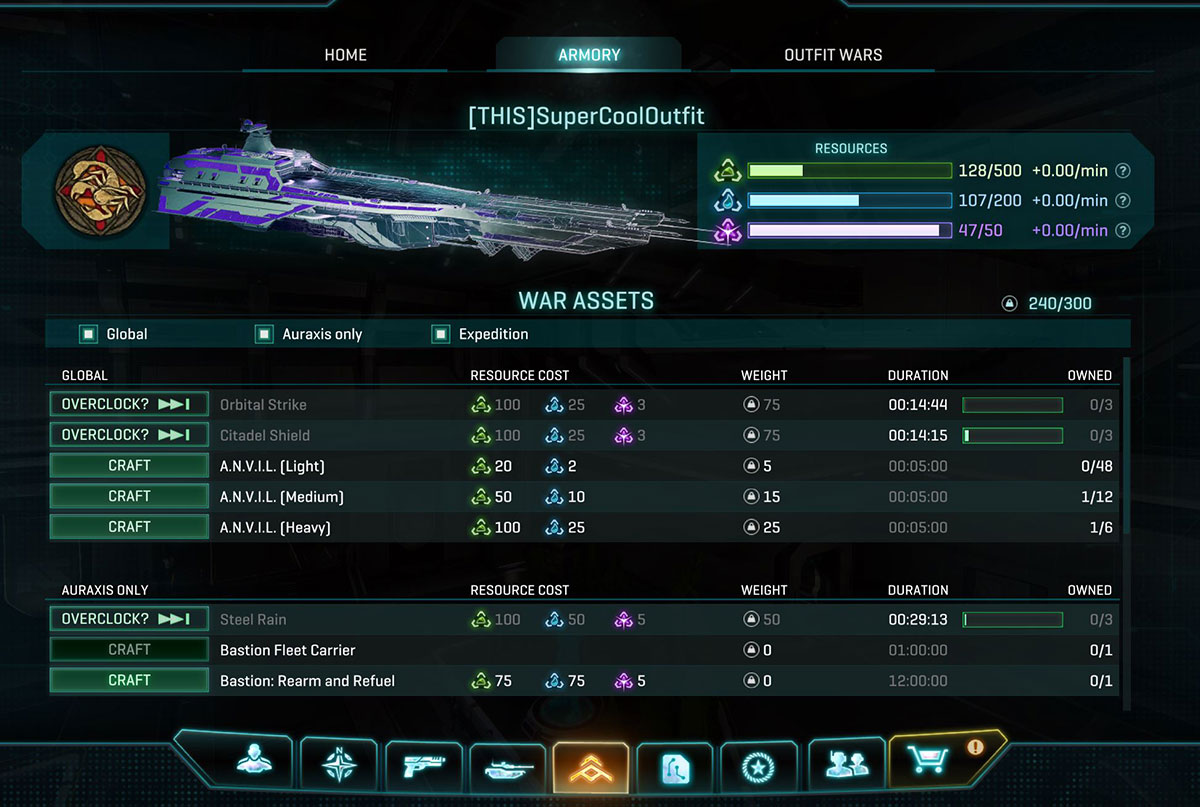Viewport: 1200px width, 807px height.
Task: Craft the Bastion: Rearm and Refuel
Action: (x=129, y=680)
